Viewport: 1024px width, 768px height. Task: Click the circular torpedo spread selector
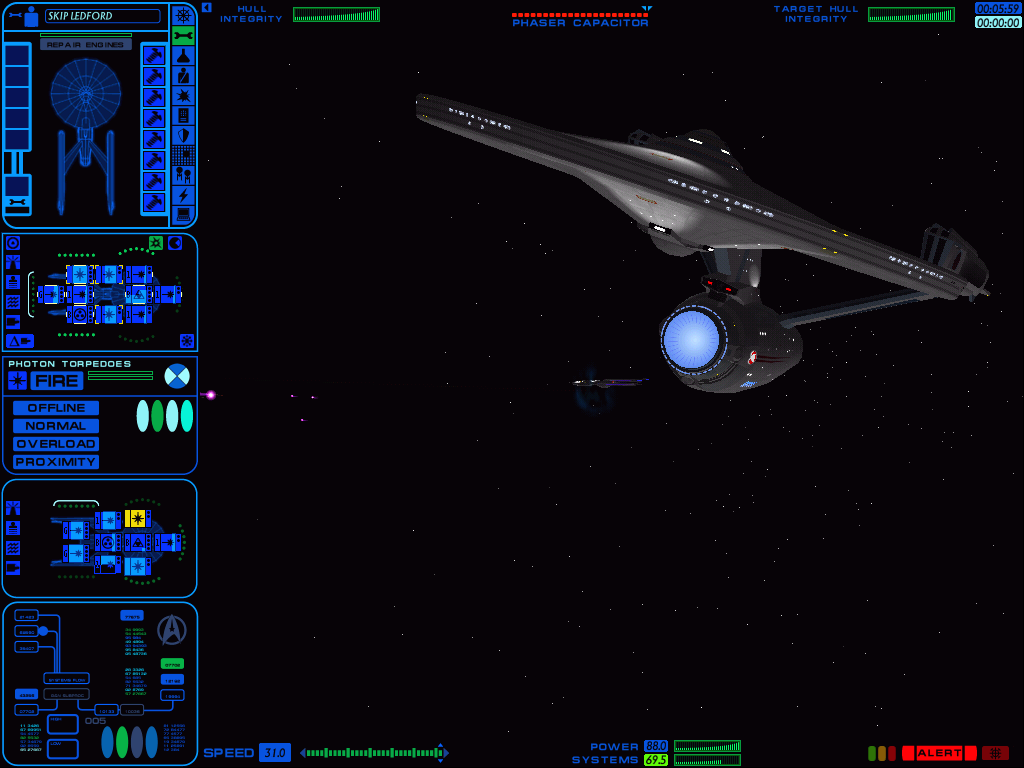177,376
